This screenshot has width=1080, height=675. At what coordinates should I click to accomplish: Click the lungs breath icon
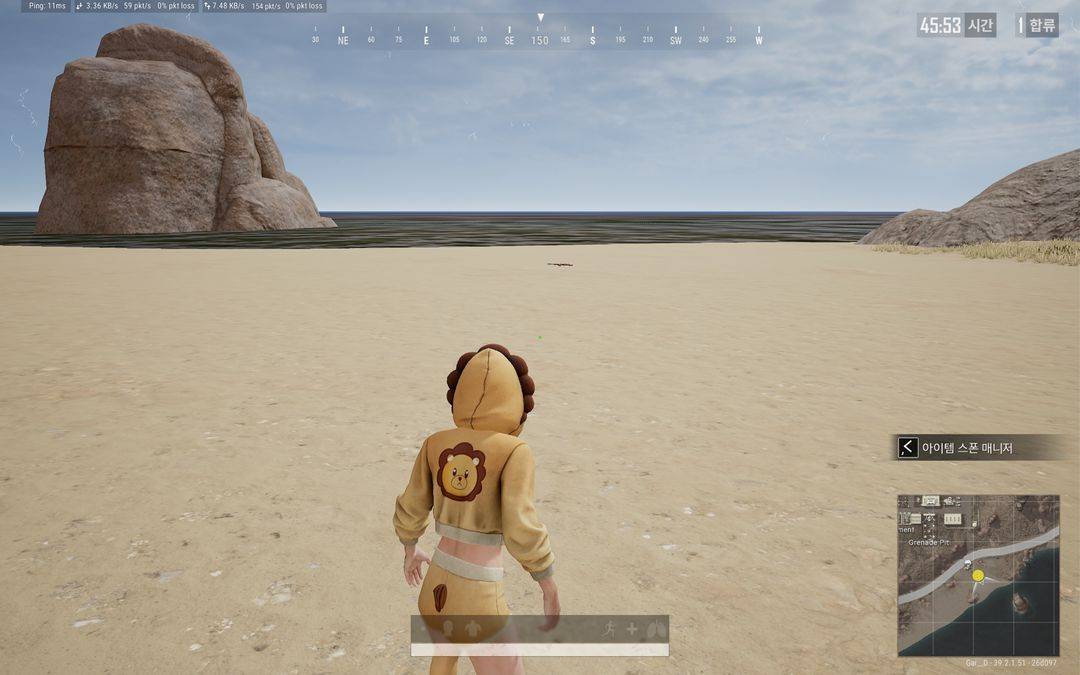pyautogui.click(x=655, y=629)
